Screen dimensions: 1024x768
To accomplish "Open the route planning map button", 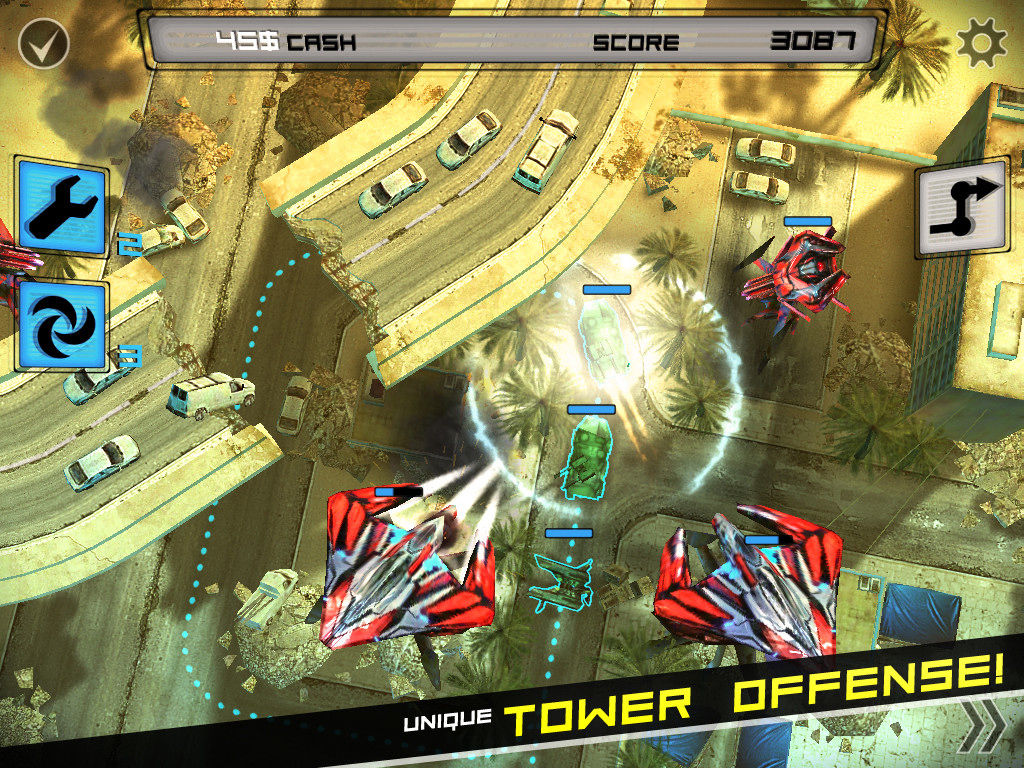I will (960, 207).
